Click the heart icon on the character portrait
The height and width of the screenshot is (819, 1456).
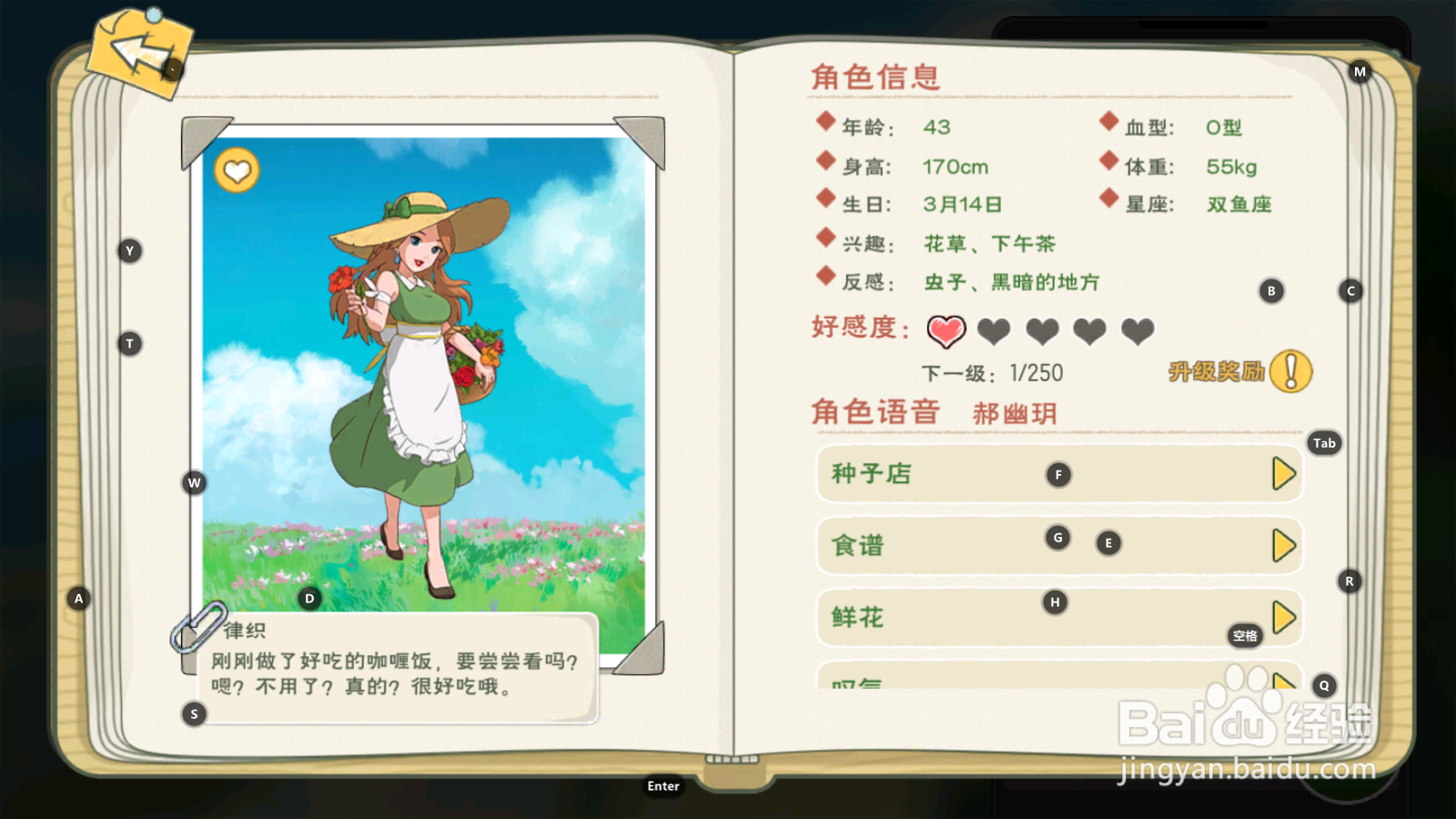tap(238, 171)
